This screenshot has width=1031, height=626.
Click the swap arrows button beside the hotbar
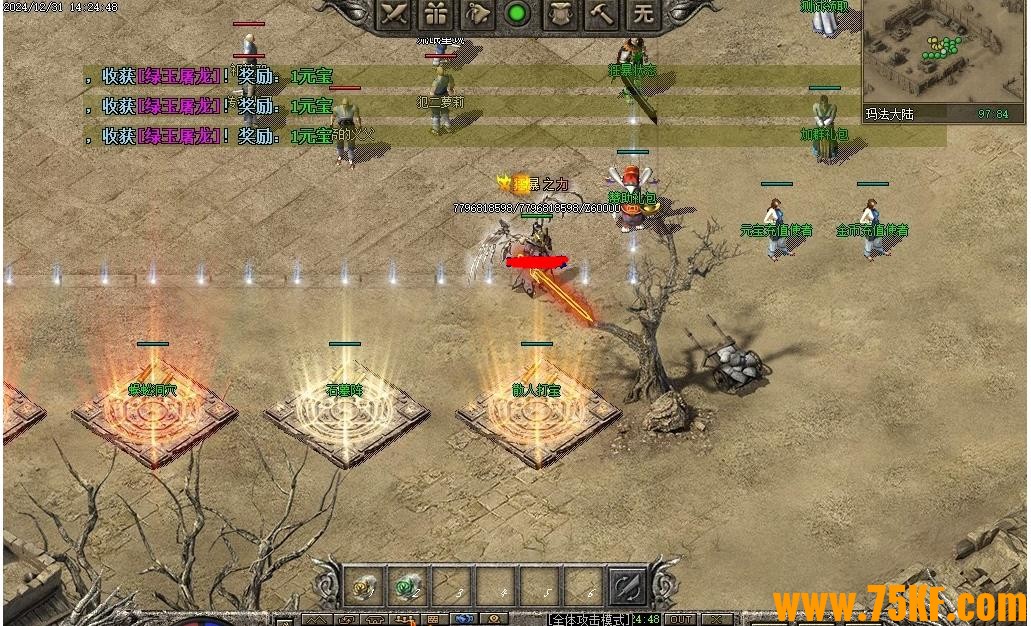[x=628, y=587]
